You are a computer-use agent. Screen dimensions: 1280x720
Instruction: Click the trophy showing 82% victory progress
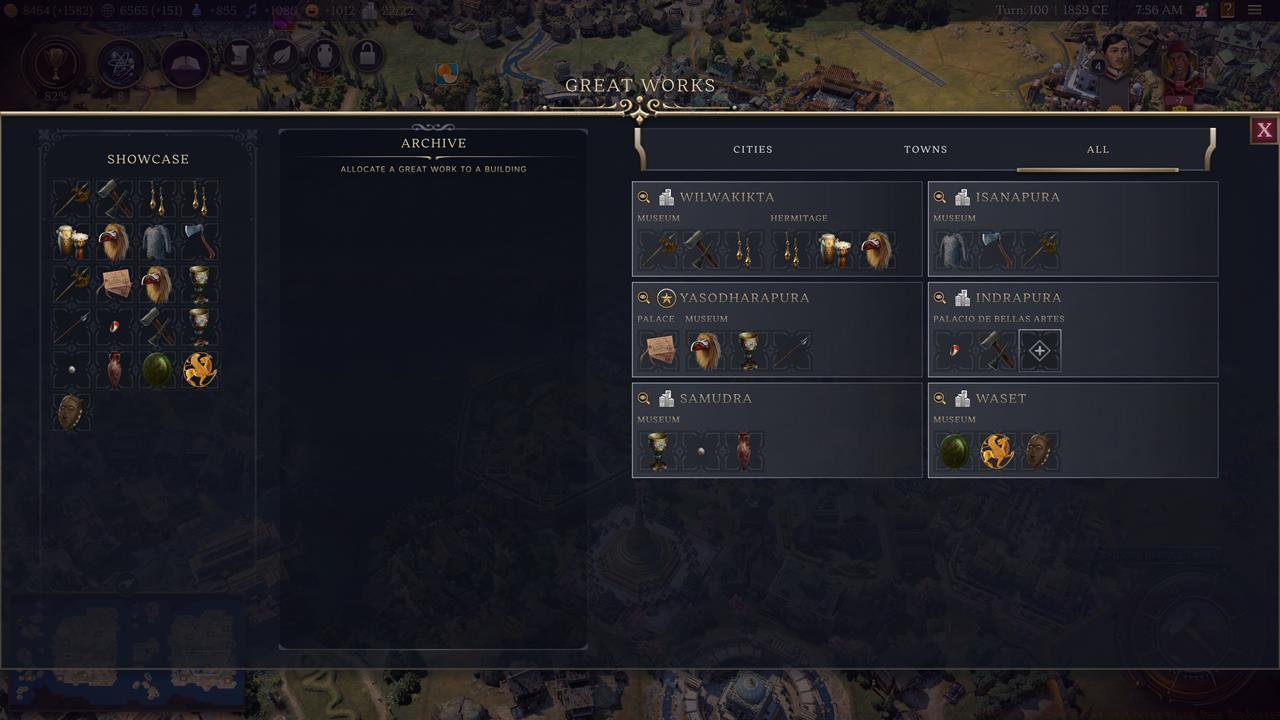55,63
